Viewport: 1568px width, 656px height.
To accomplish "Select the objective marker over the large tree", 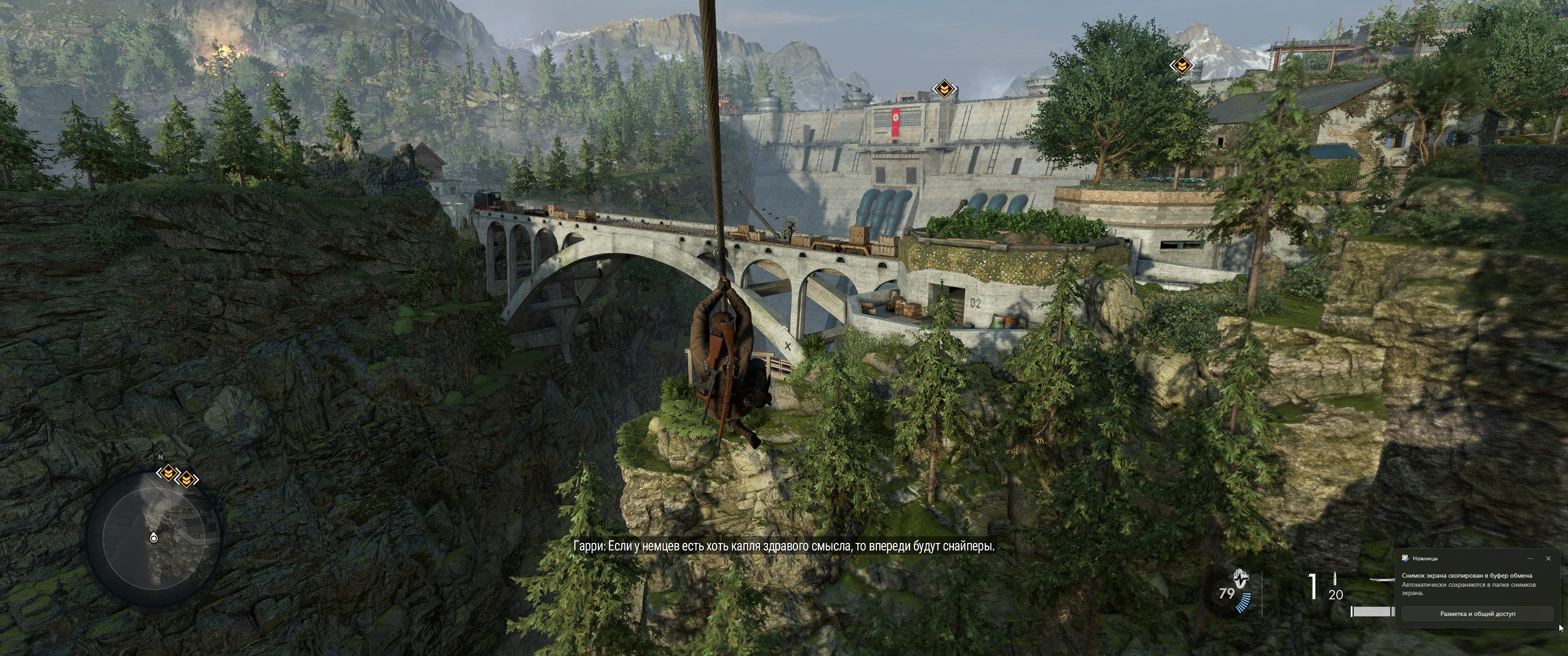I will (x=1181, y=66).
